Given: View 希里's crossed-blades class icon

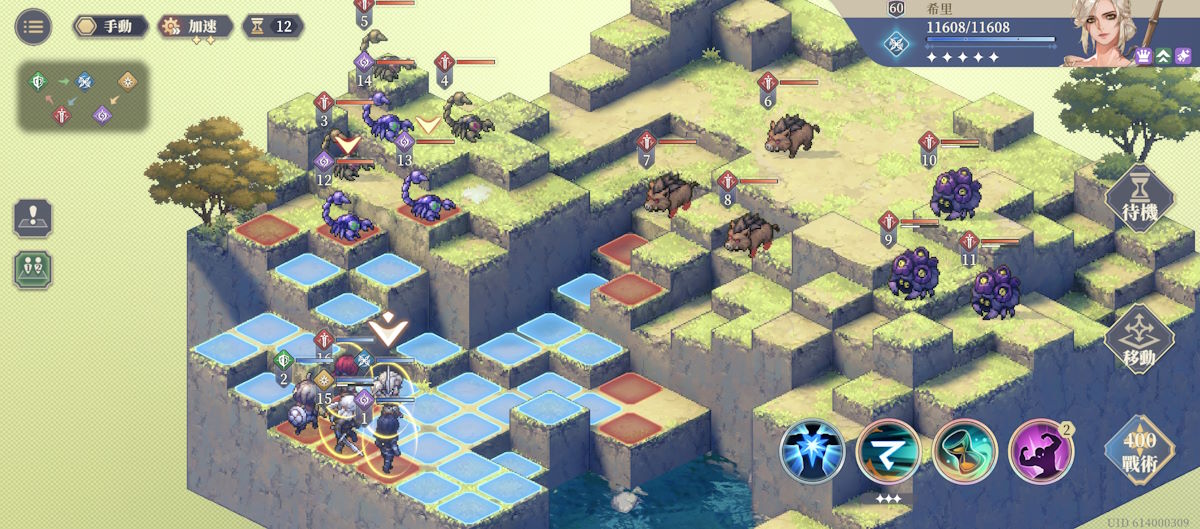Looking at the screenshot, I should (x=897, y=44).
